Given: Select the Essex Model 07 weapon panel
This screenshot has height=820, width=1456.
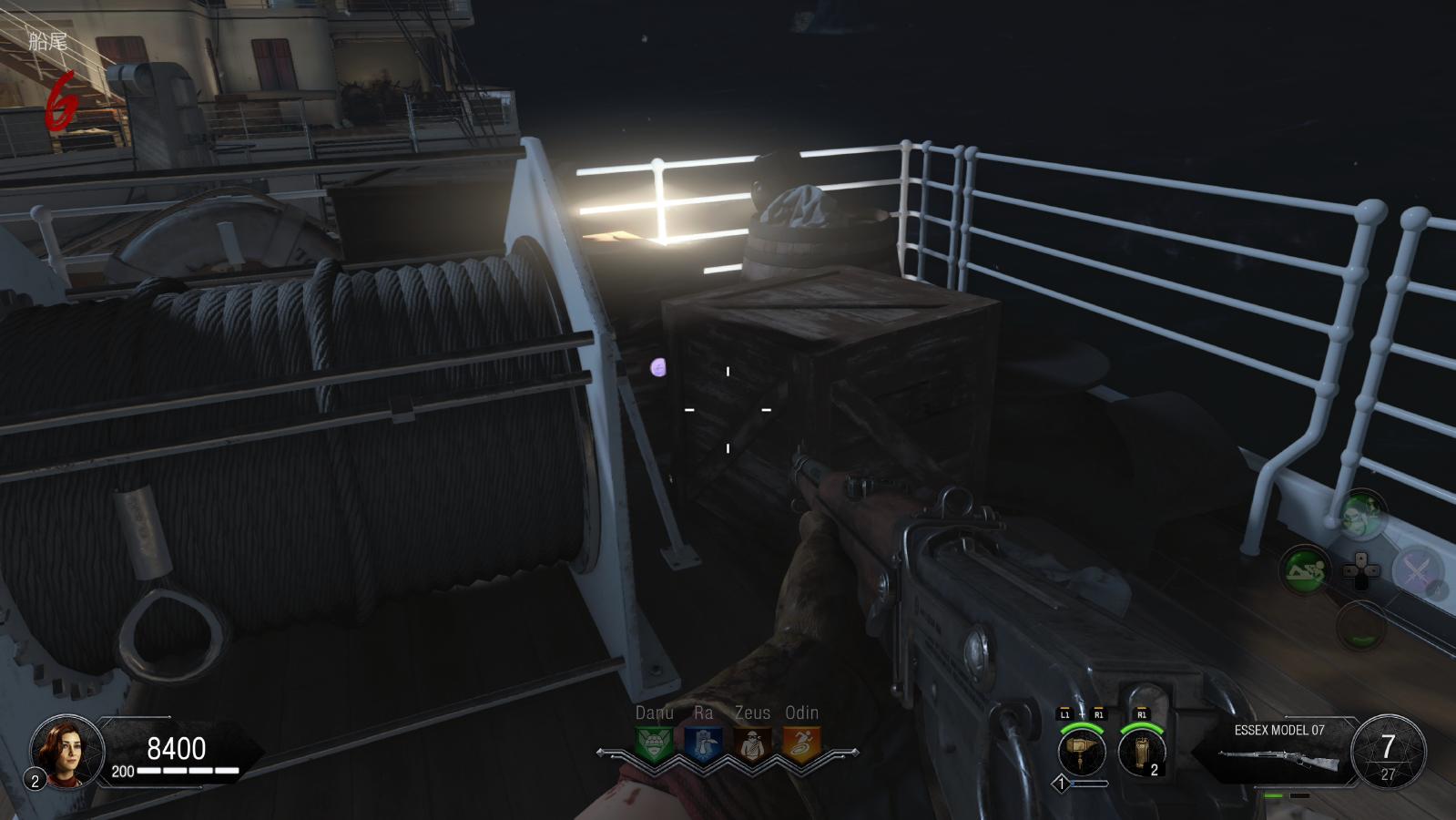Looking at the screenshot, I should click(x=1279, y=753).
